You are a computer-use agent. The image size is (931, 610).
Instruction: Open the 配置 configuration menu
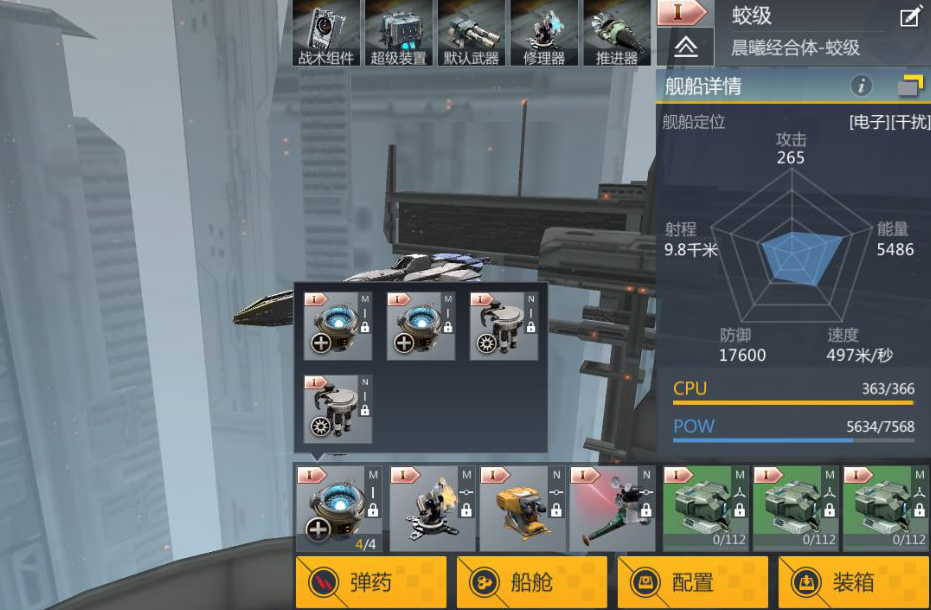[692, 582]
